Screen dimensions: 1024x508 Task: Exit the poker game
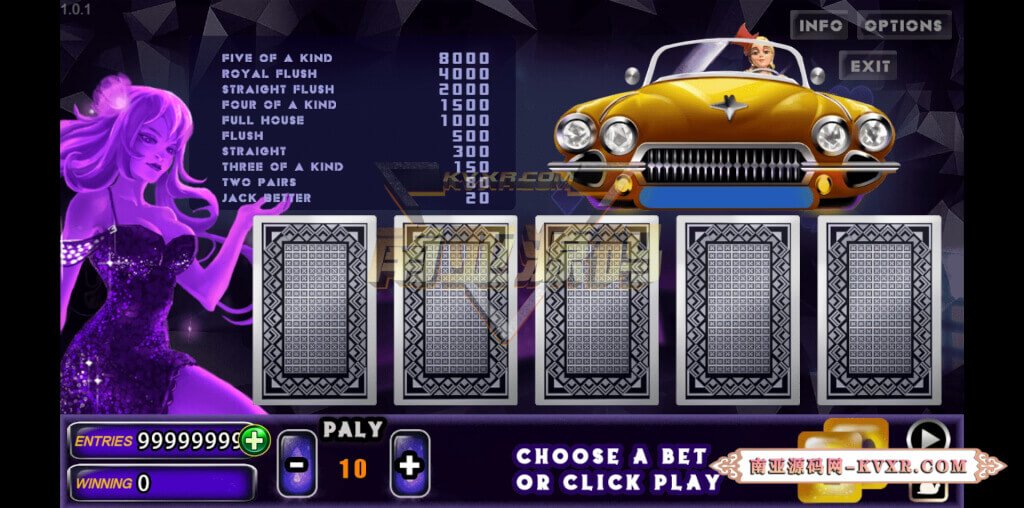coord(867,67)
